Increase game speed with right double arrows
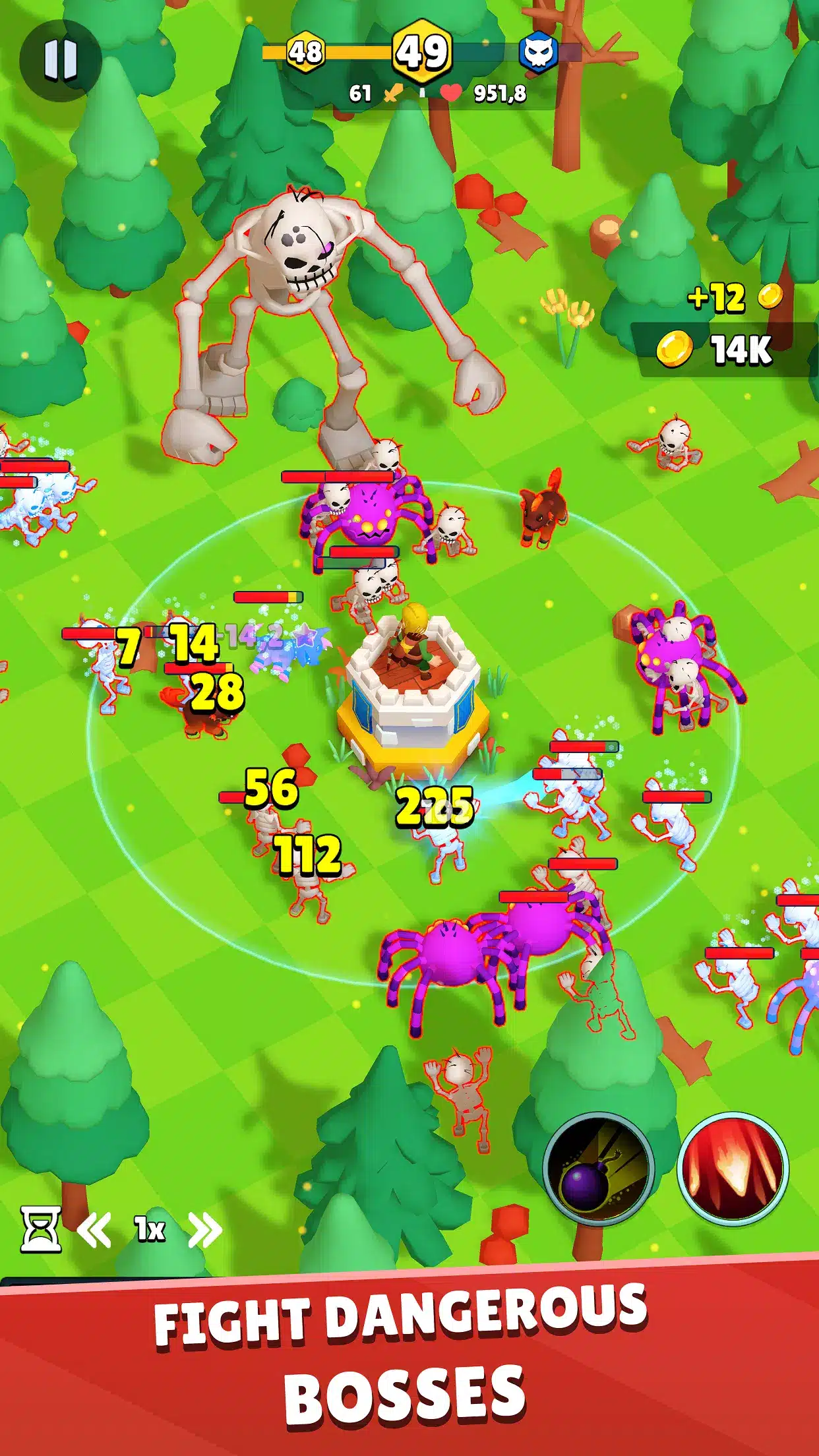The width and height of the screenshot is (819, 1456). pos(204,1230)
